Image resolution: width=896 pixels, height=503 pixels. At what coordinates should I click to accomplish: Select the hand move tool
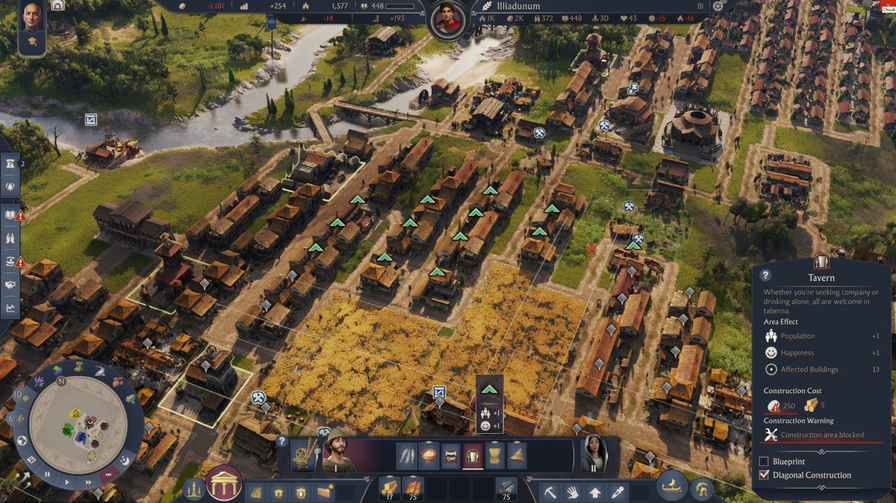coord(572,492)
